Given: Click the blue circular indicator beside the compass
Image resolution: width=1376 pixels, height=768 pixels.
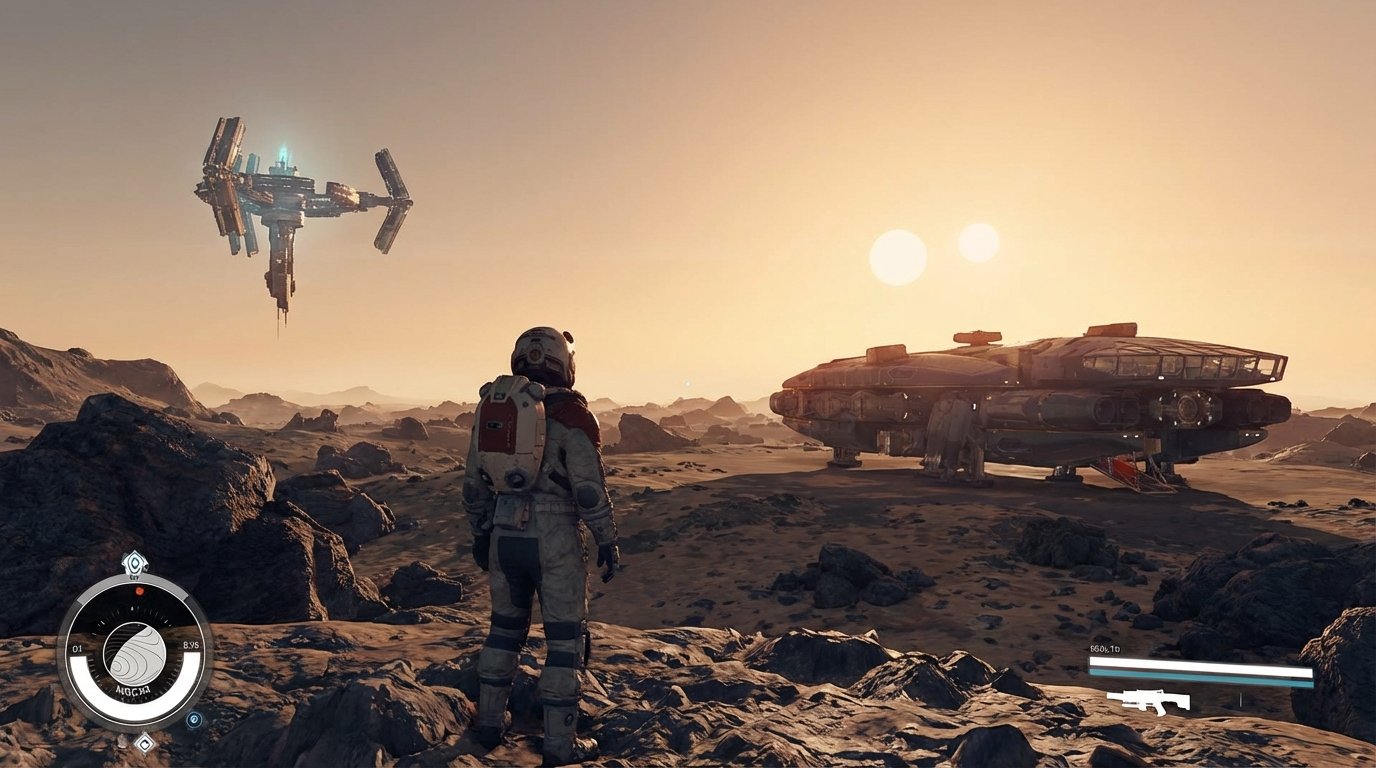Looking at the screenshot, I should (x=193, y=718).
